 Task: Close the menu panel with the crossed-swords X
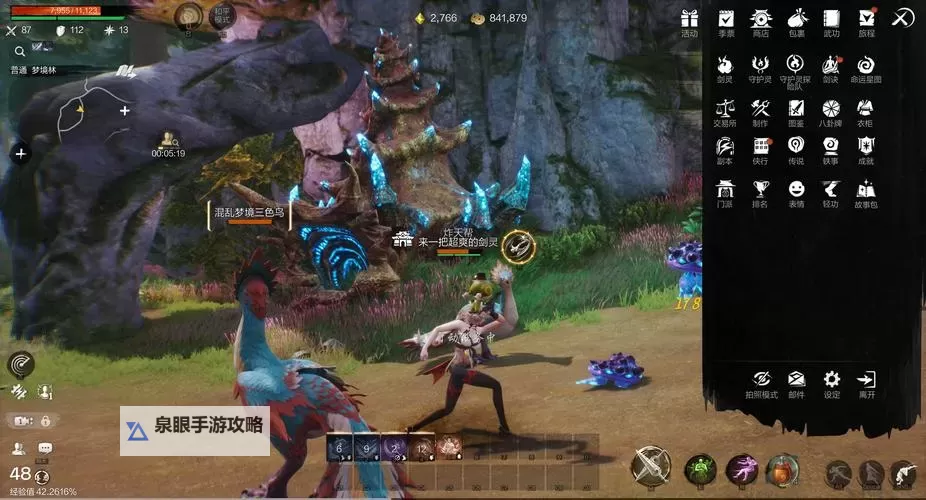coord(902,18)
